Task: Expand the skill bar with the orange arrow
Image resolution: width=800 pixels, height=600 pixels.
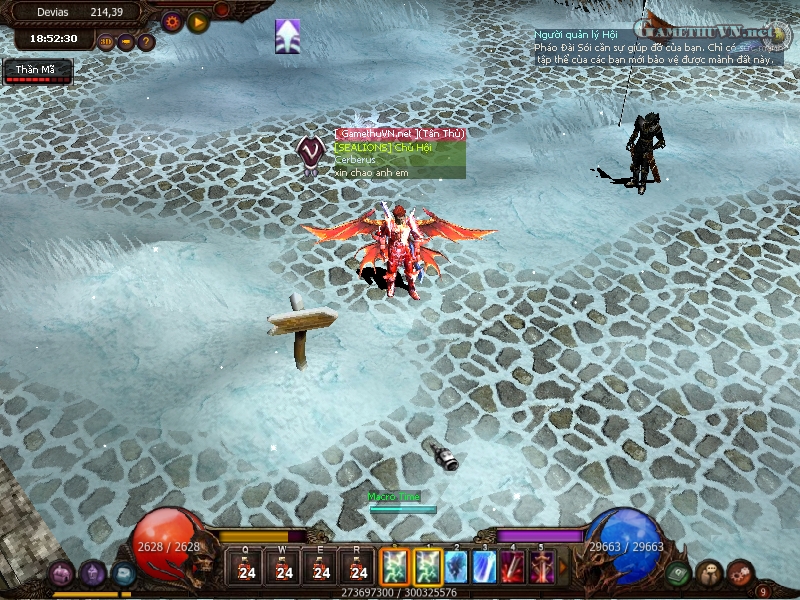Action: click(x=562, y=567)
